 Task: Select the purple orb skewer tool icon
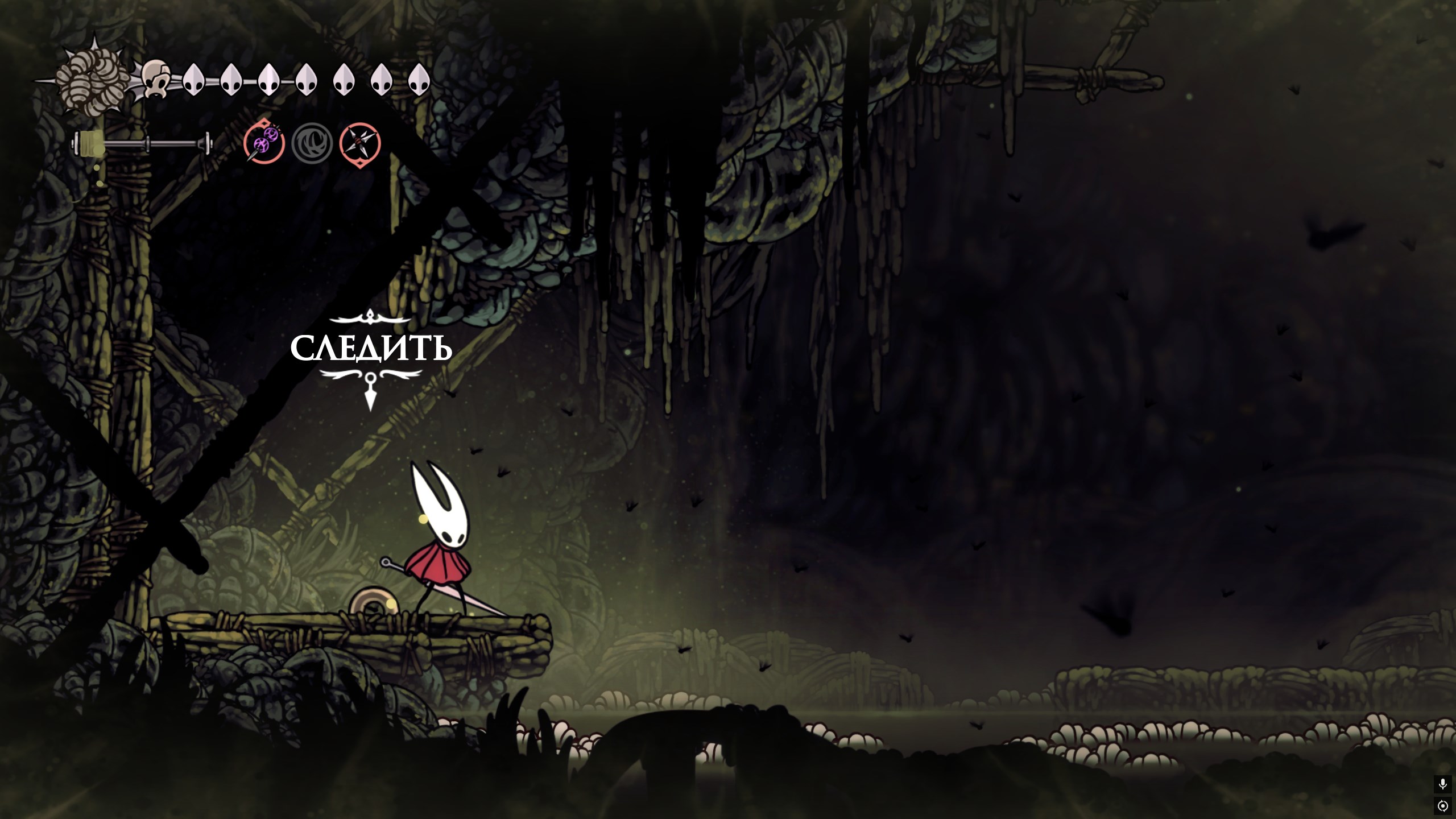click(264, 142)
